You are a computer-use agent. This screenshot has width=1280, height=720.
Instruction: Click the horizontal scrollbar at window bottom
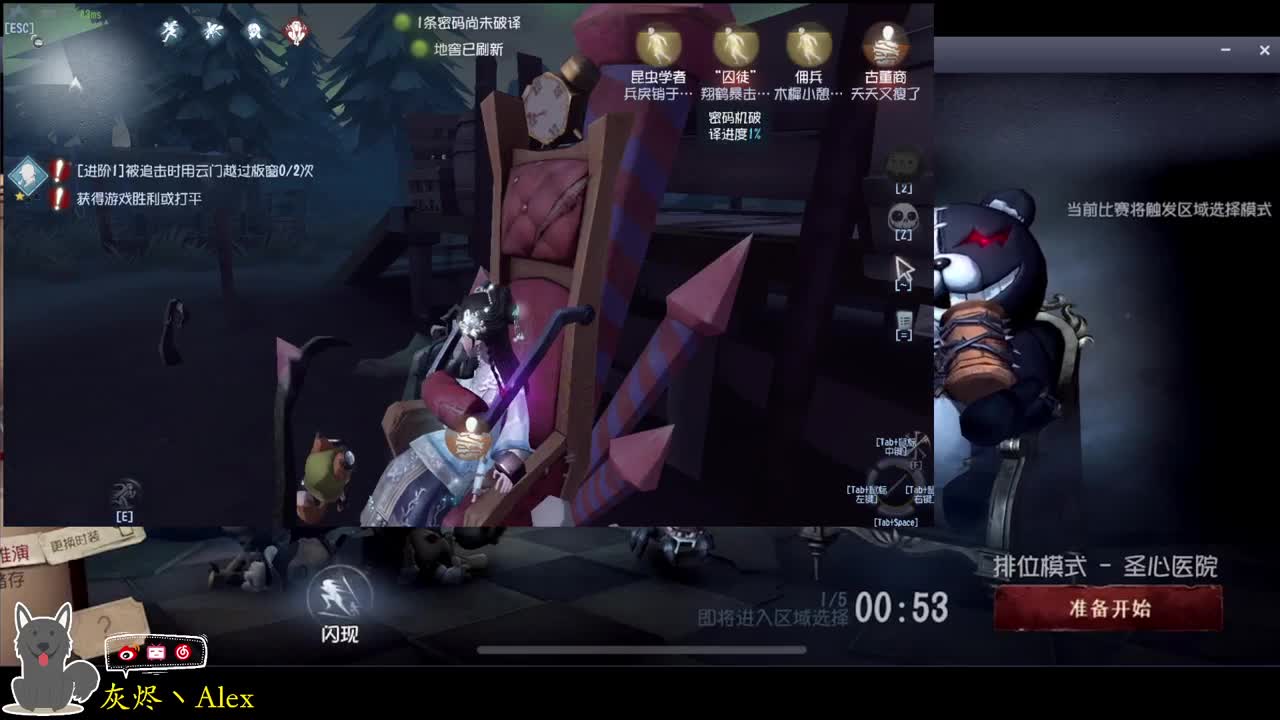click(640, 649)
